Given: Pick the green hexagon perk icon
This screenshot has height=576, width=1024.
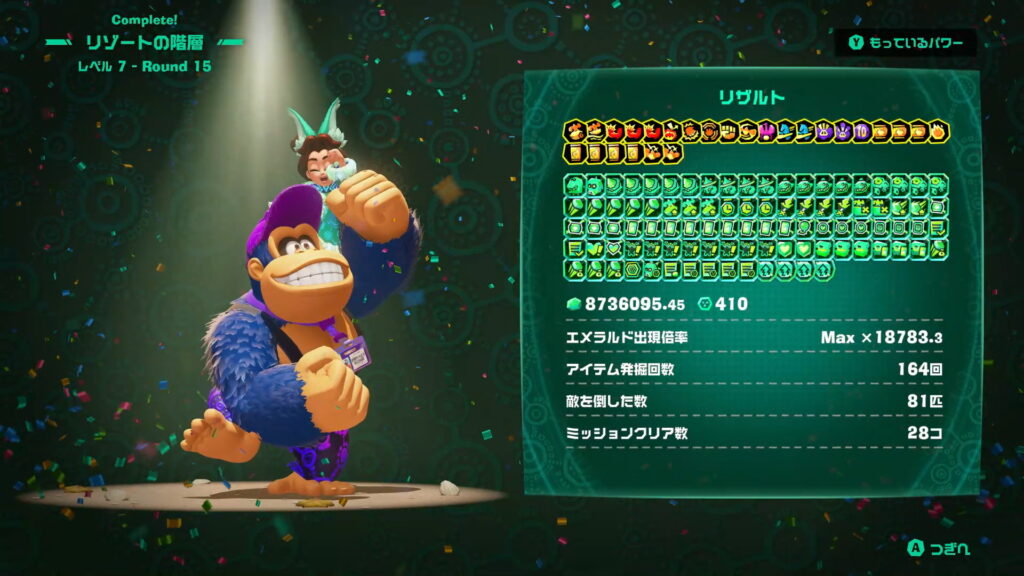Looking at the screenshot, I should tap(632, 270).
